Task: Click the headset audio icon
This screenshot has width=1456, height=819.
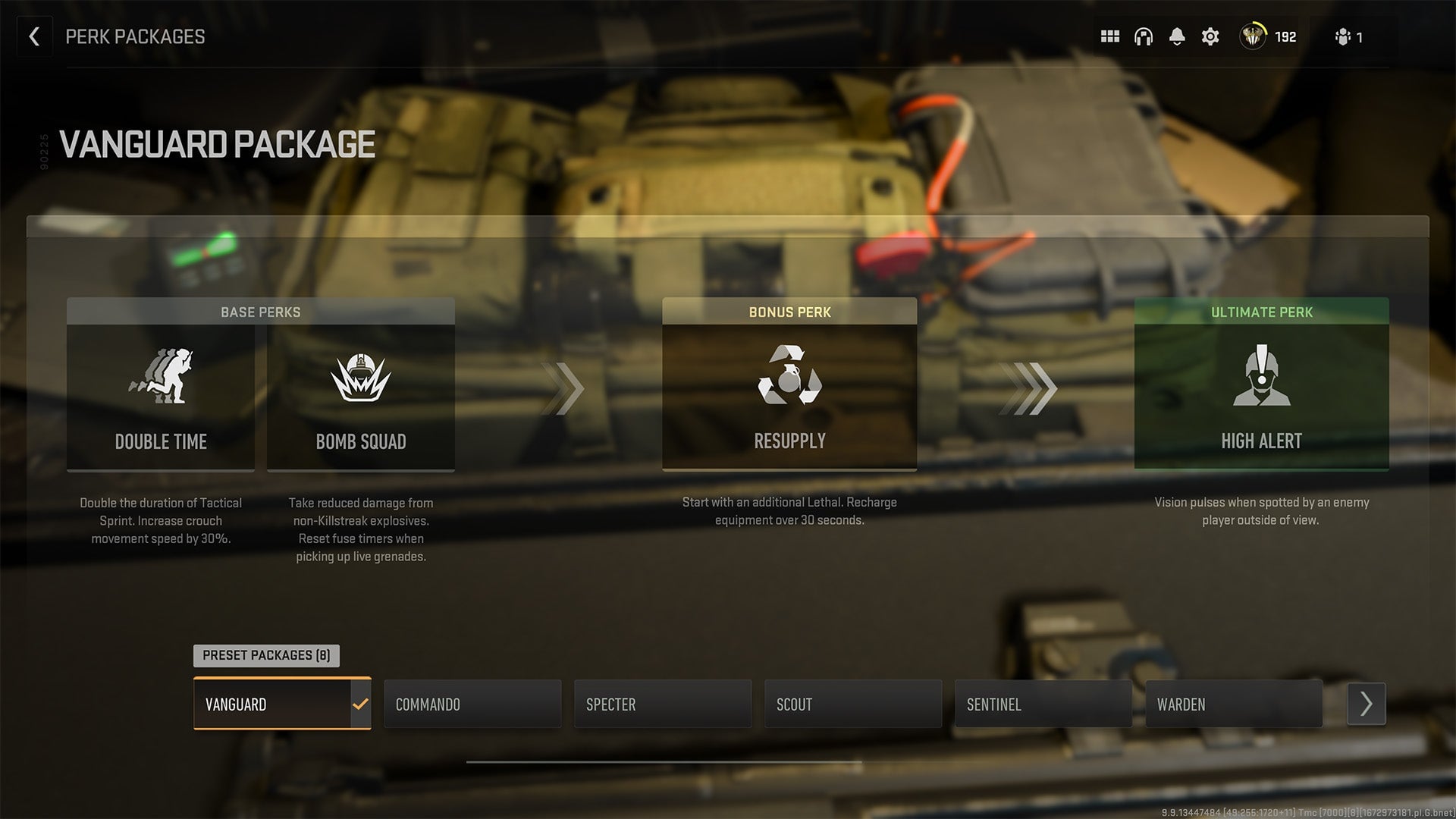Action: [1143, 36]
